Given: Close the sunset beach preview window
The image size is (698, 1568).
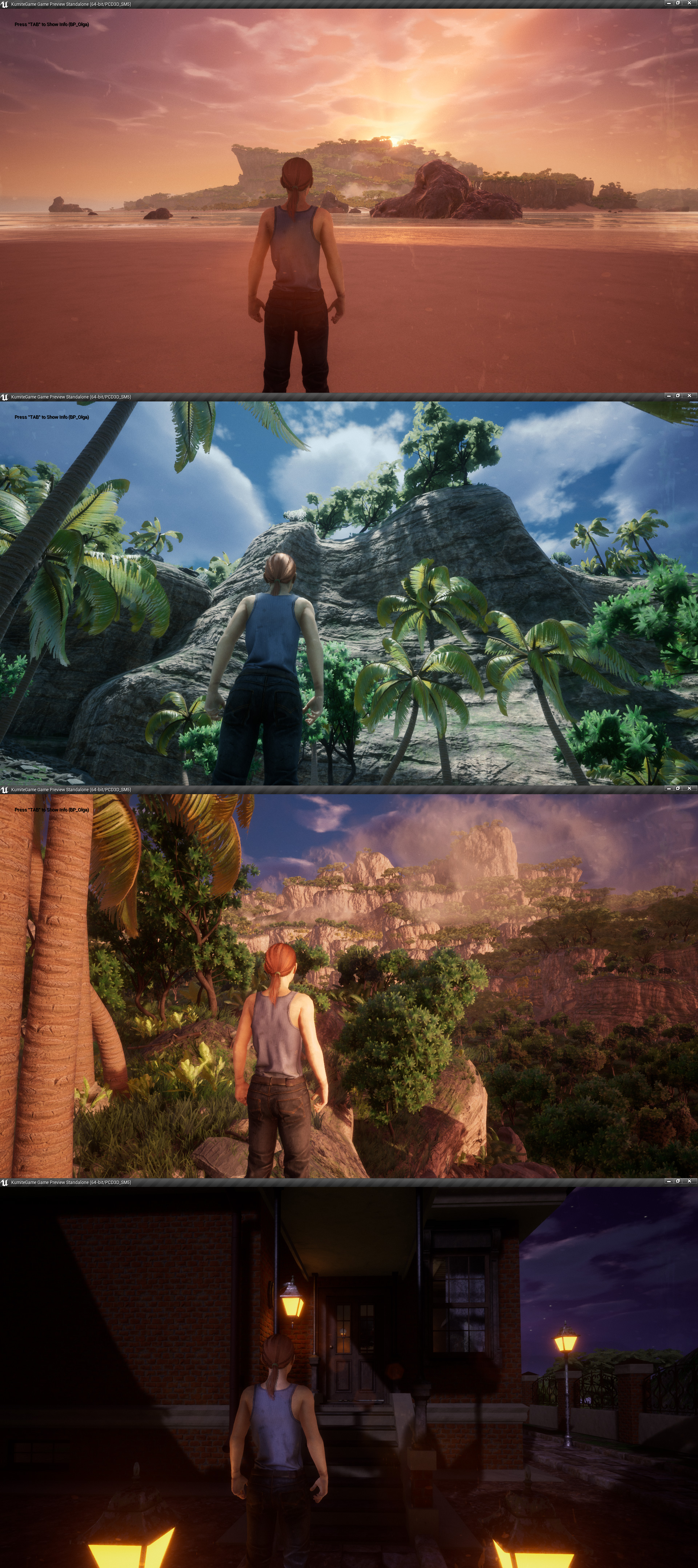Looking at the screenshot, I should point(689,3).
